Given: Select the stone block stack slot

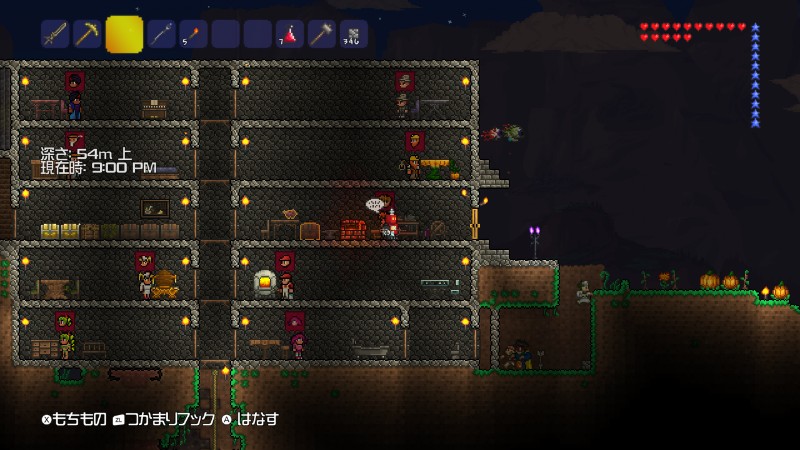Looking at the screenshot, I should [x=354, y=35].
